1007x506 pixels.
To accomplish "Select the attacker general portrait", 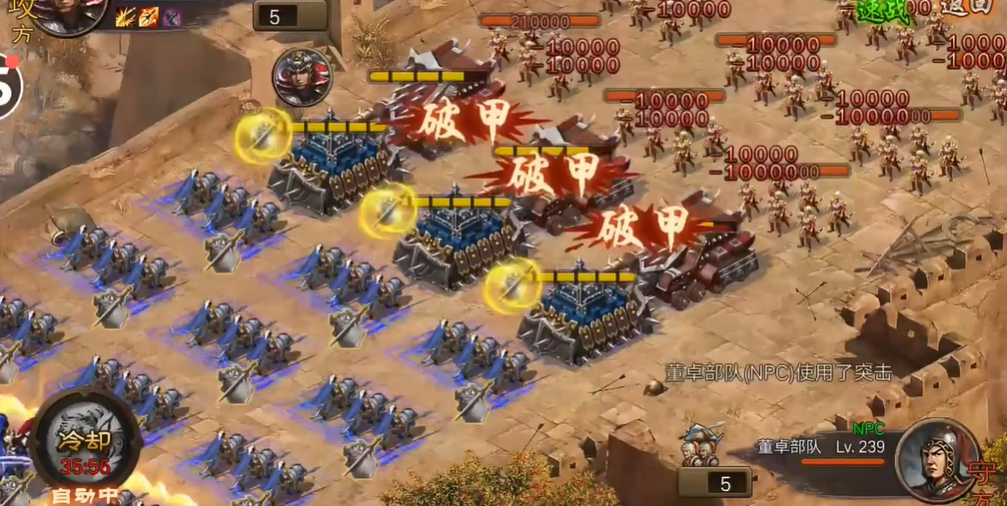I will 70,14.
